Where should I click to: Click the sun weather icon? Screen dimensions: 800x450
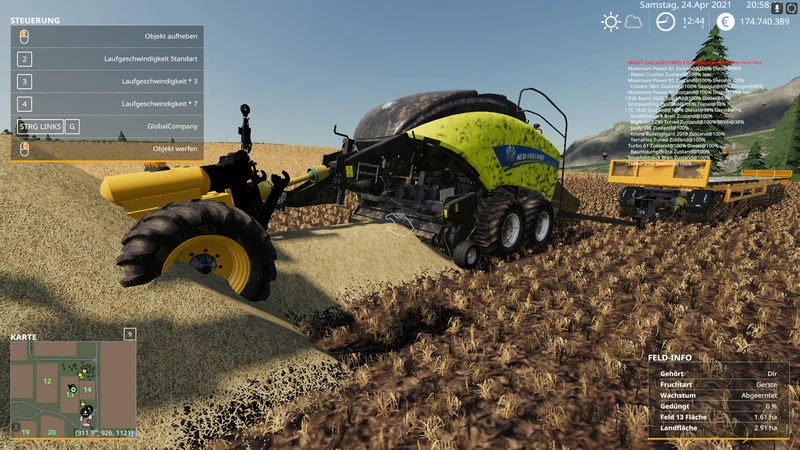610,22
